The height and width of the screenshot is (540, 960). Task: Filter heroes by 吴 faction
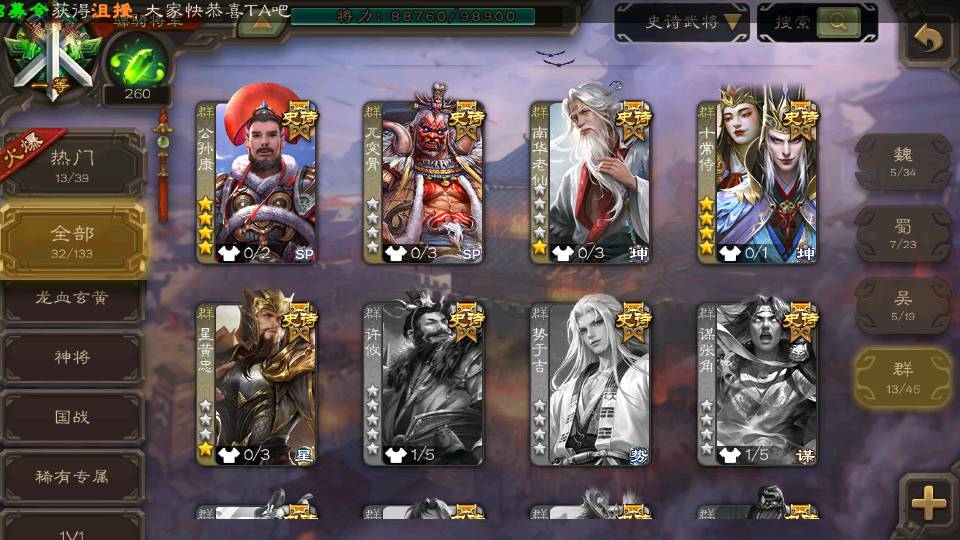click(902, 304)
